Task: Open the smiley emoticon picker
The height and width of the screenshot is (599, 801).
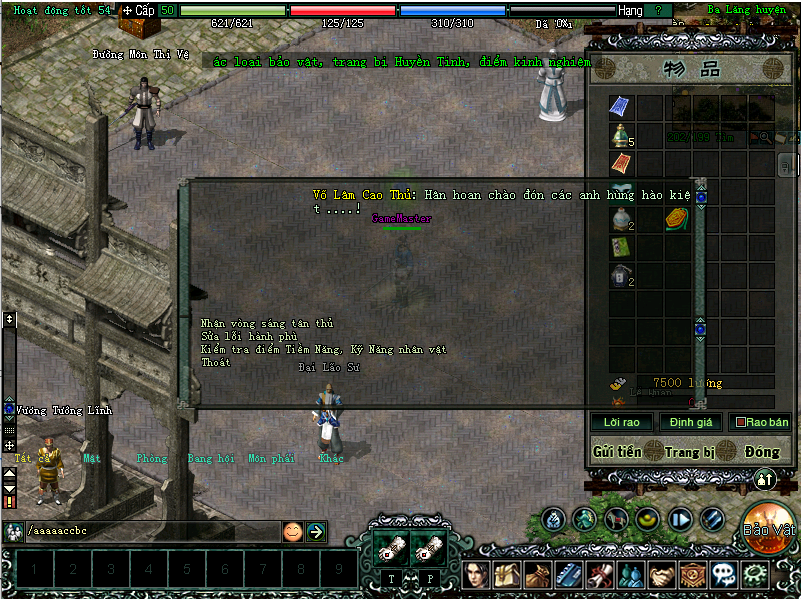Action: coord(292,532)
